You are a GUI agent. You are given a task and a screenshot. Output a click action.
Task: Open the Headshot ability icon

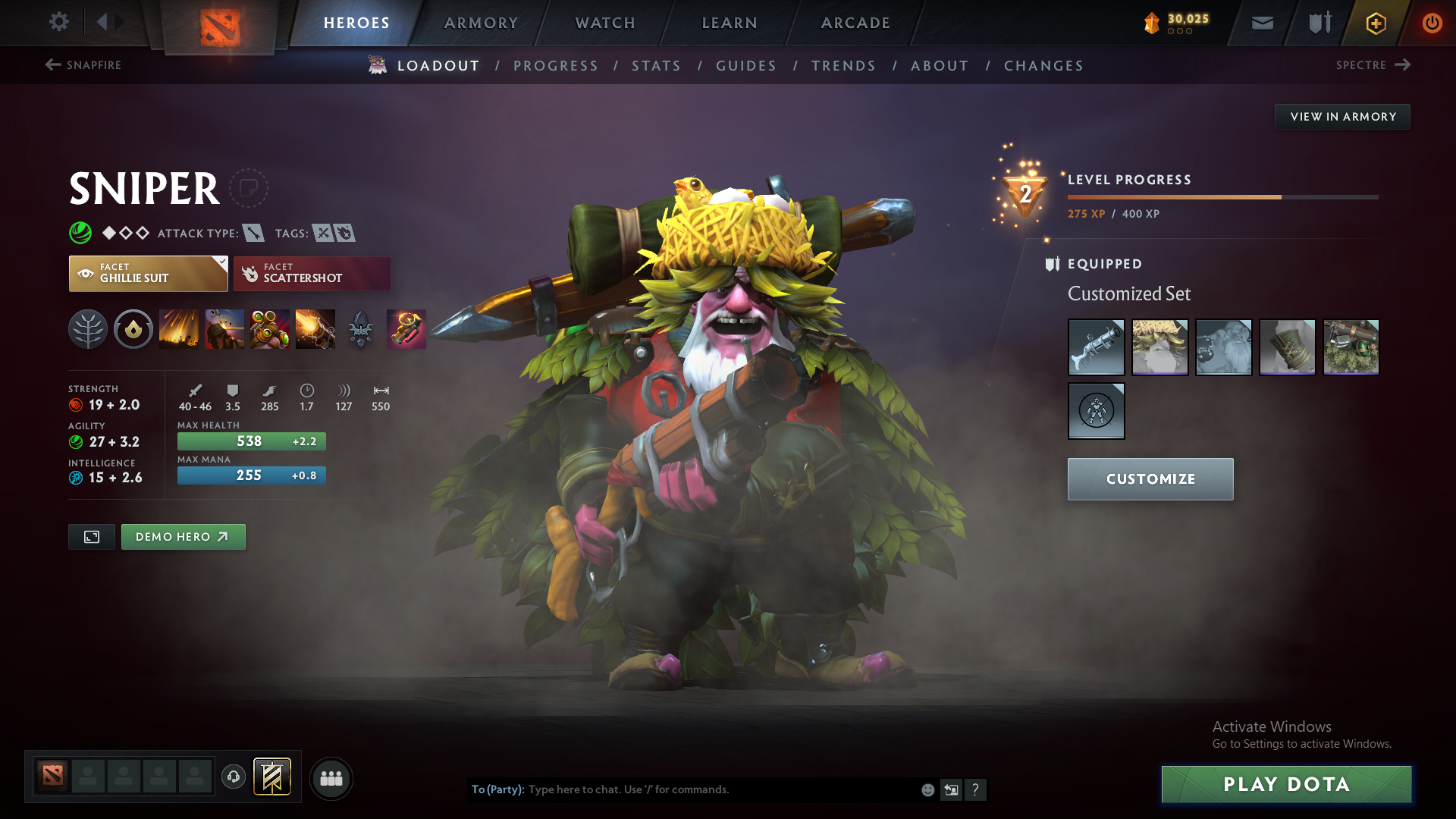point(224,329)
